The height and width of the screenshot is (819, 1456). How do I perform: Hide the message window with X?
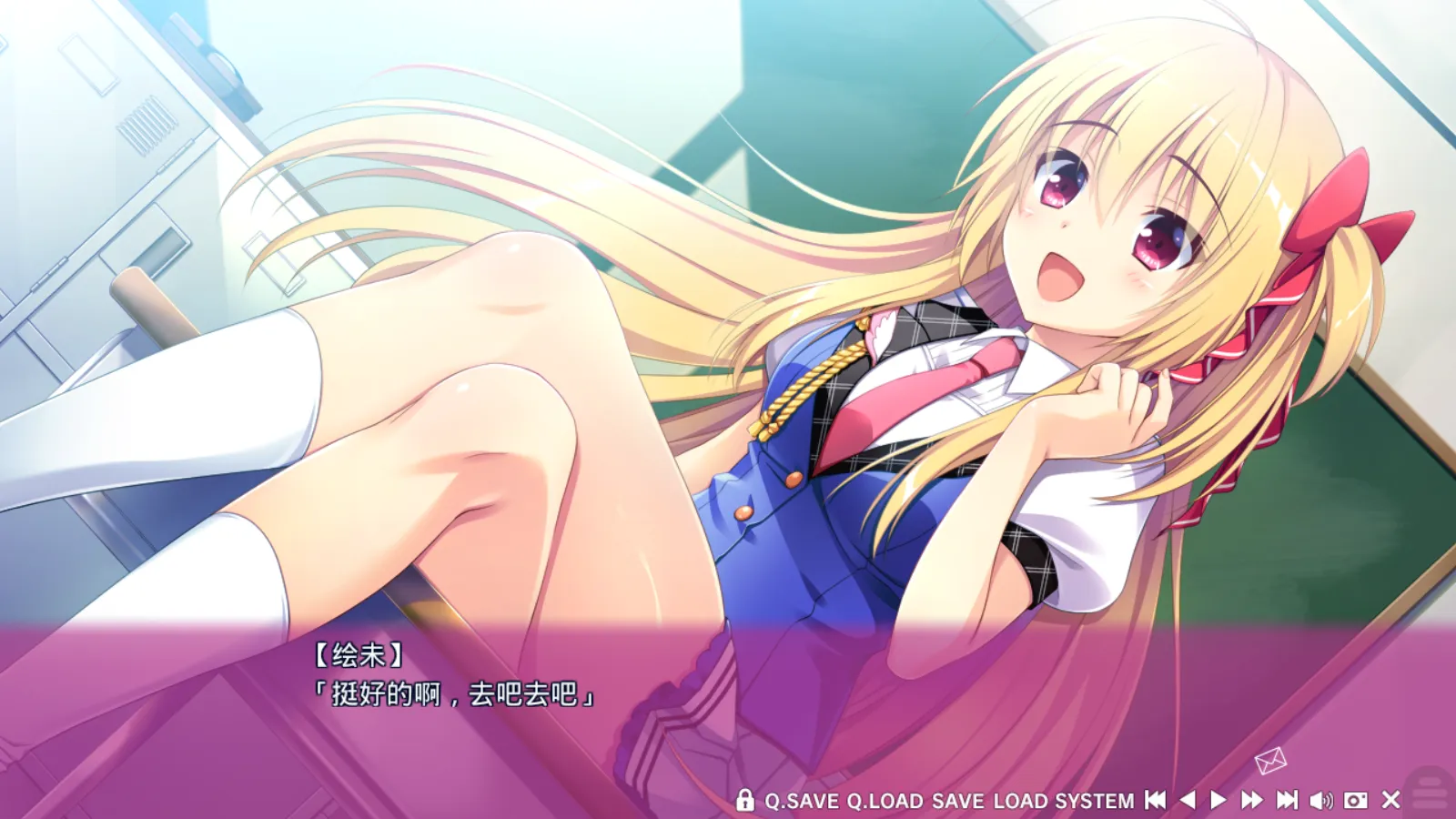coord(1390,800)
